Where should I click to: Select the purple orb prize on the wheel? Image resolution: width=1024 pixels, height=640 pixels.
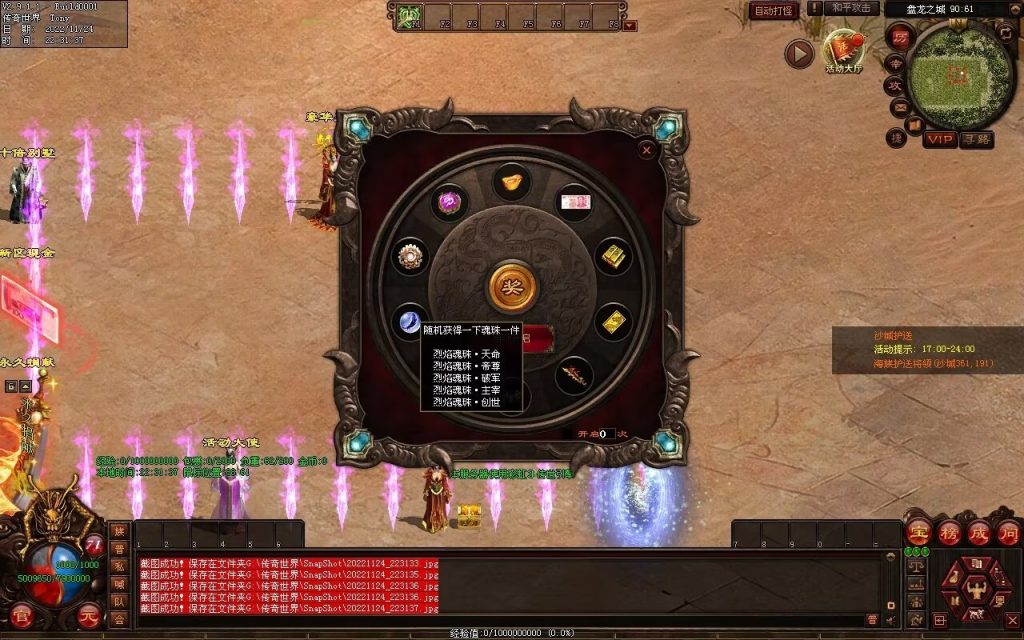[450, 201]
